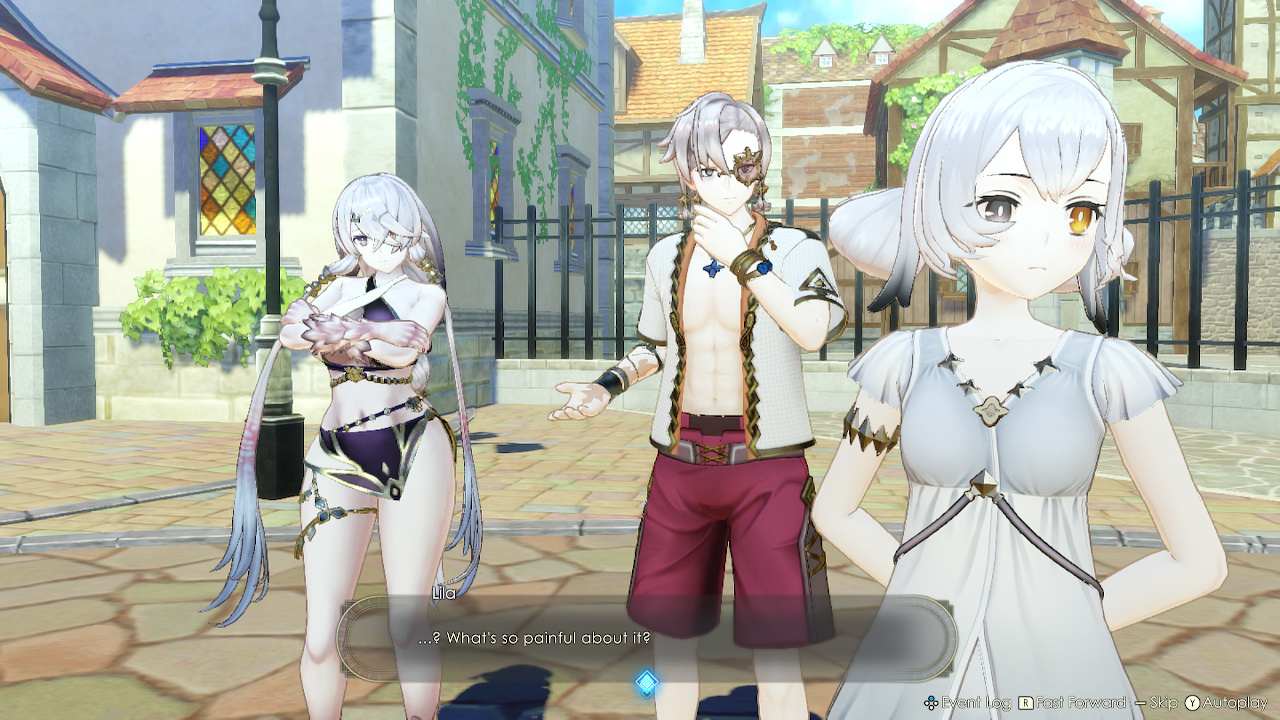Click the Y button Autoplay icon
This screenshot has width=1280, height=720.
pyautogui.click(x=1191, y=702)
